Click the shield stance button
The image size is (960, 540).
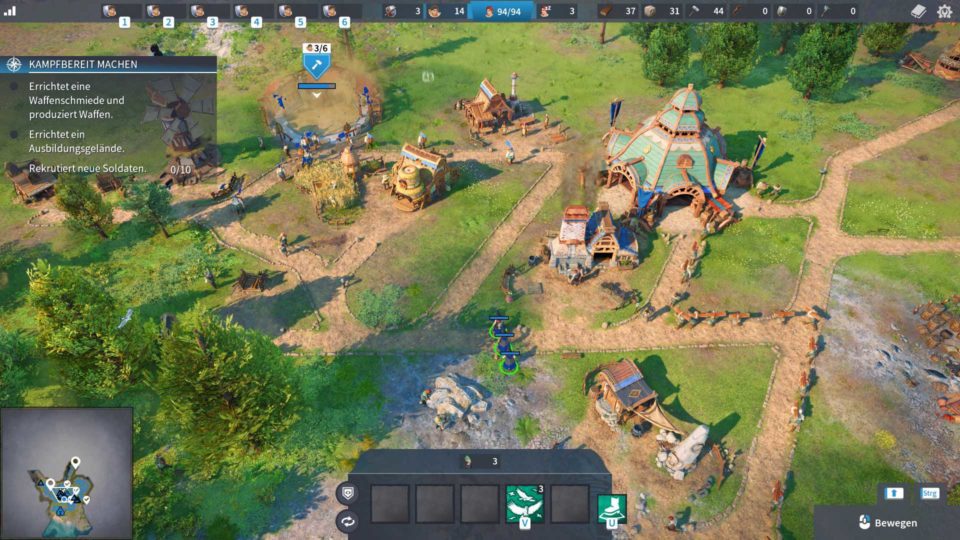[x=347, y=492]
